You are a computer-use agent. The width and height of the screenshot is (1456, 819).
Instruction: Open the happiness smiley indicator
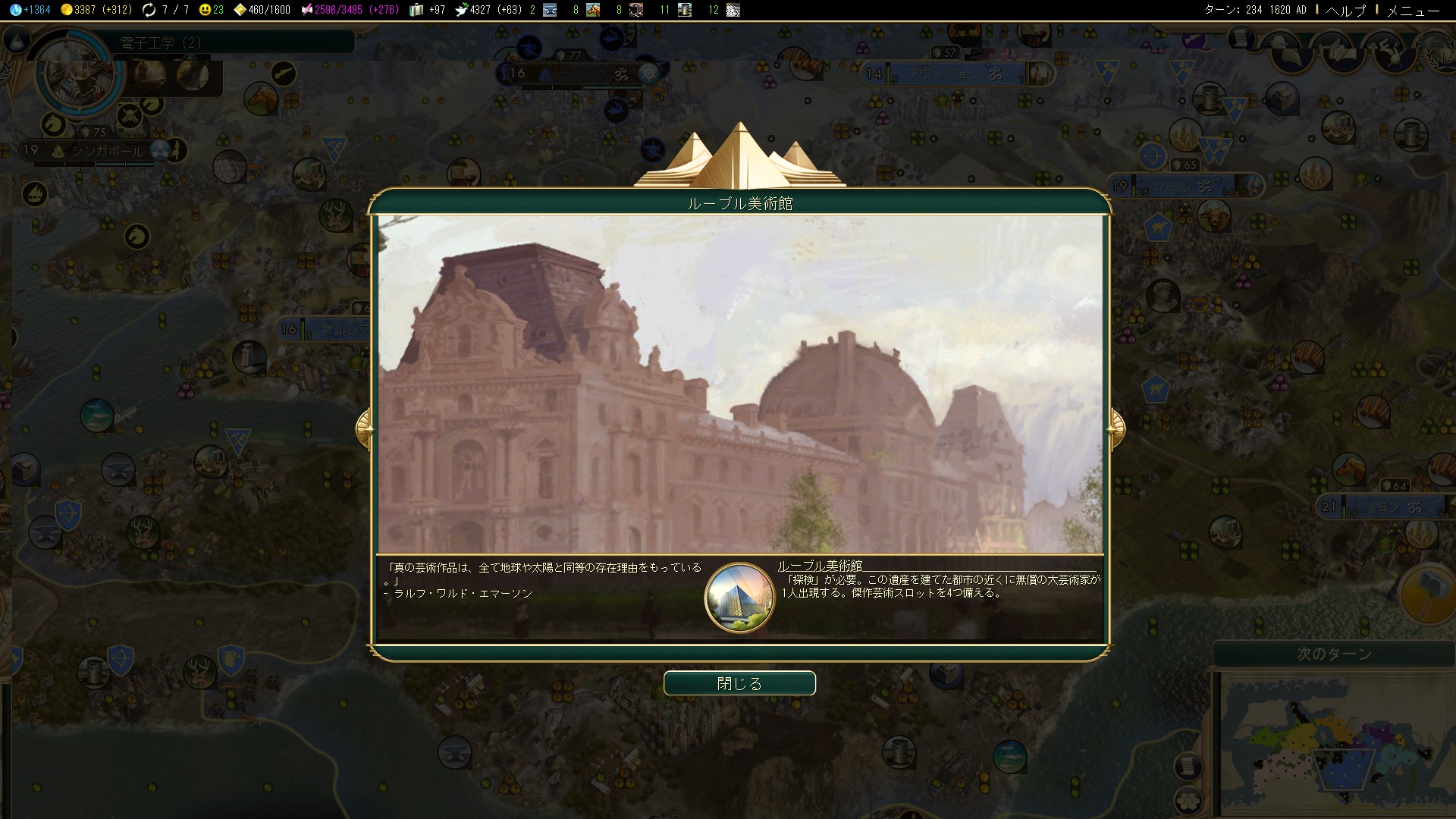point(211,10)
